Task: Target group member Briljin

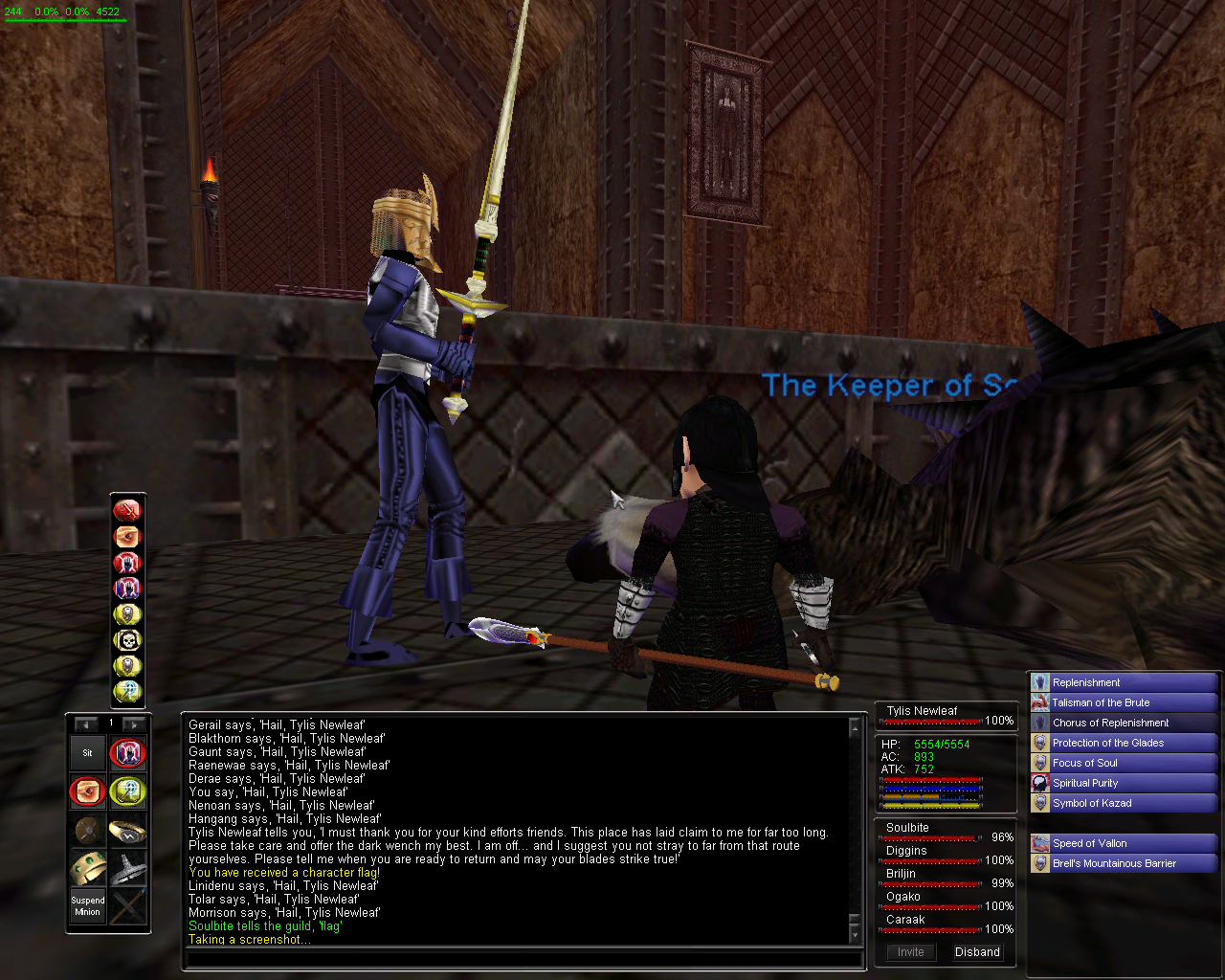Action: [901, 874]
